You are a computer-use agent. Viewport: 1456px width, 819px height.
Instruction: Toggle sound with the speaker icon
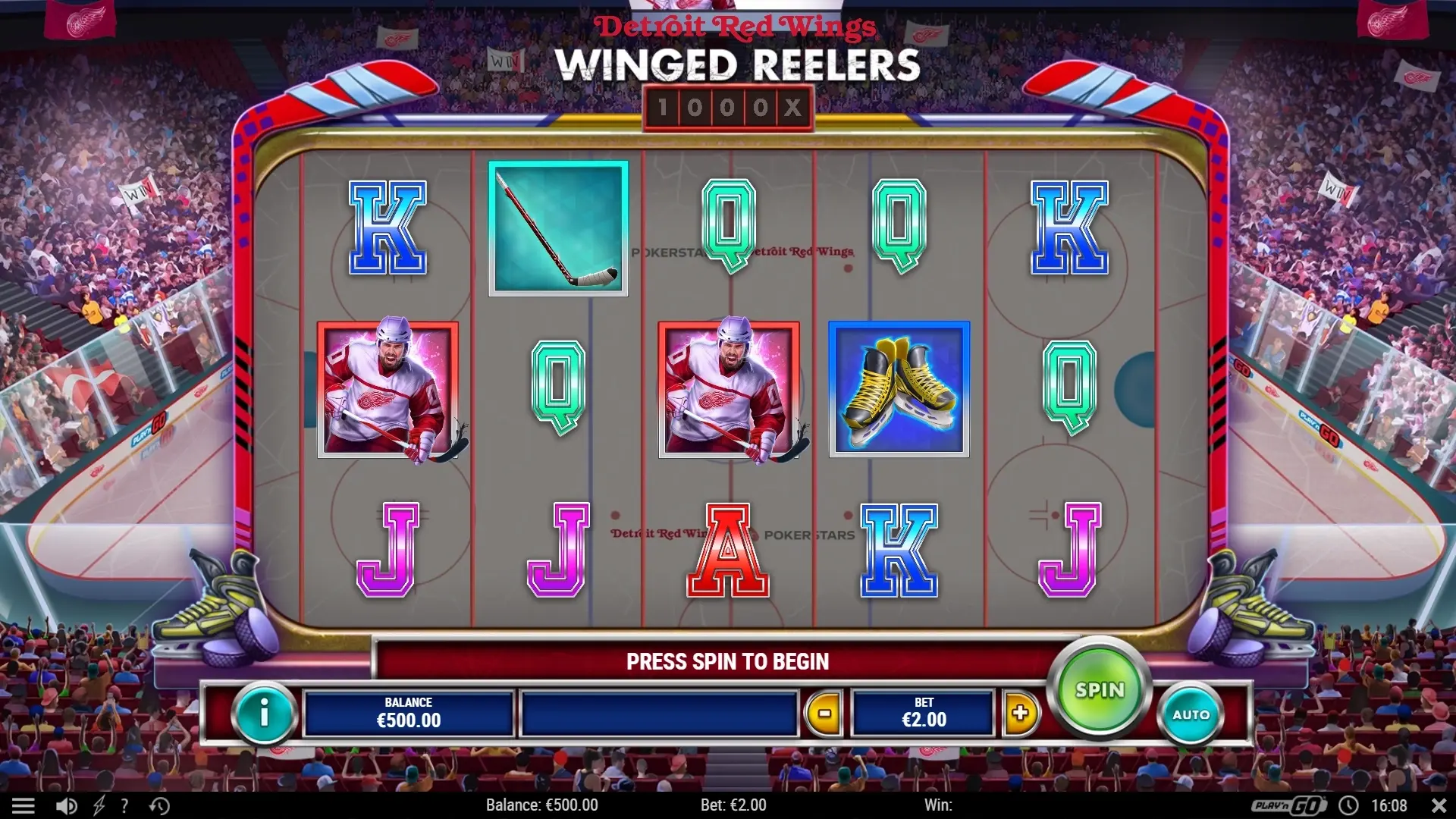click(66, 805)
